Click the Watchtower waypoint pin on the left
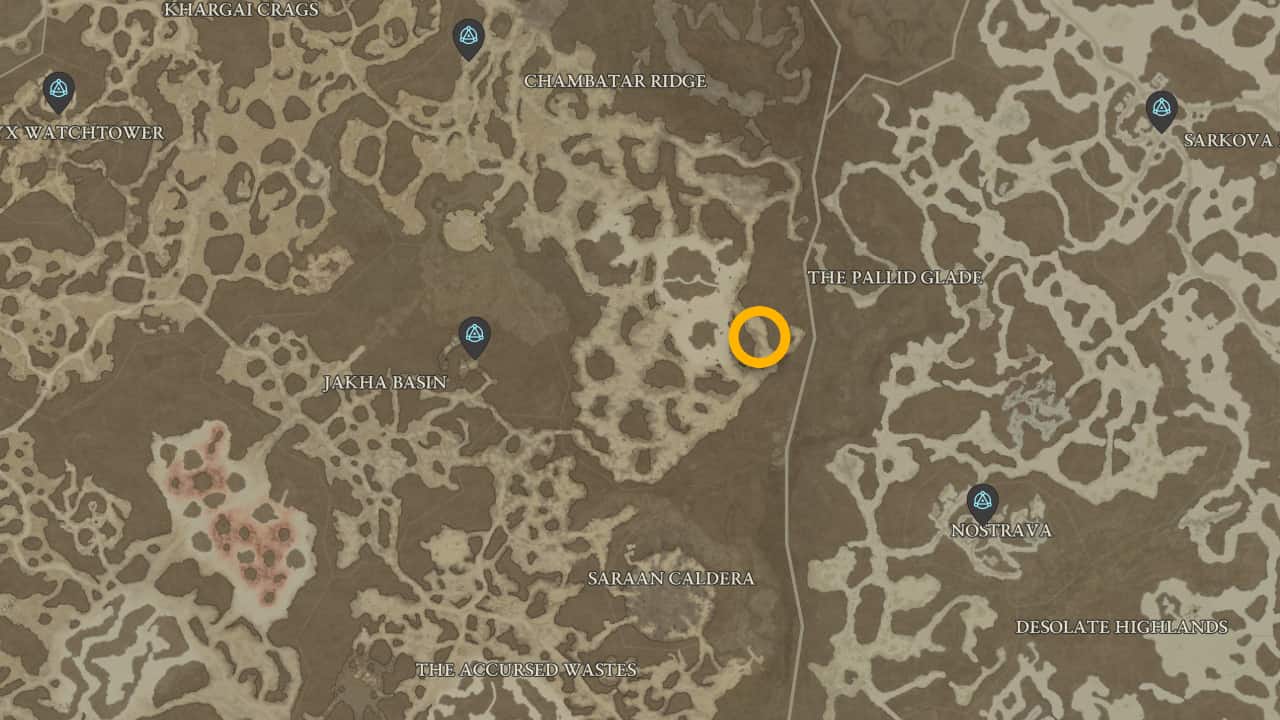Screen dimensions: 1280x720 (x=57, y=90)
